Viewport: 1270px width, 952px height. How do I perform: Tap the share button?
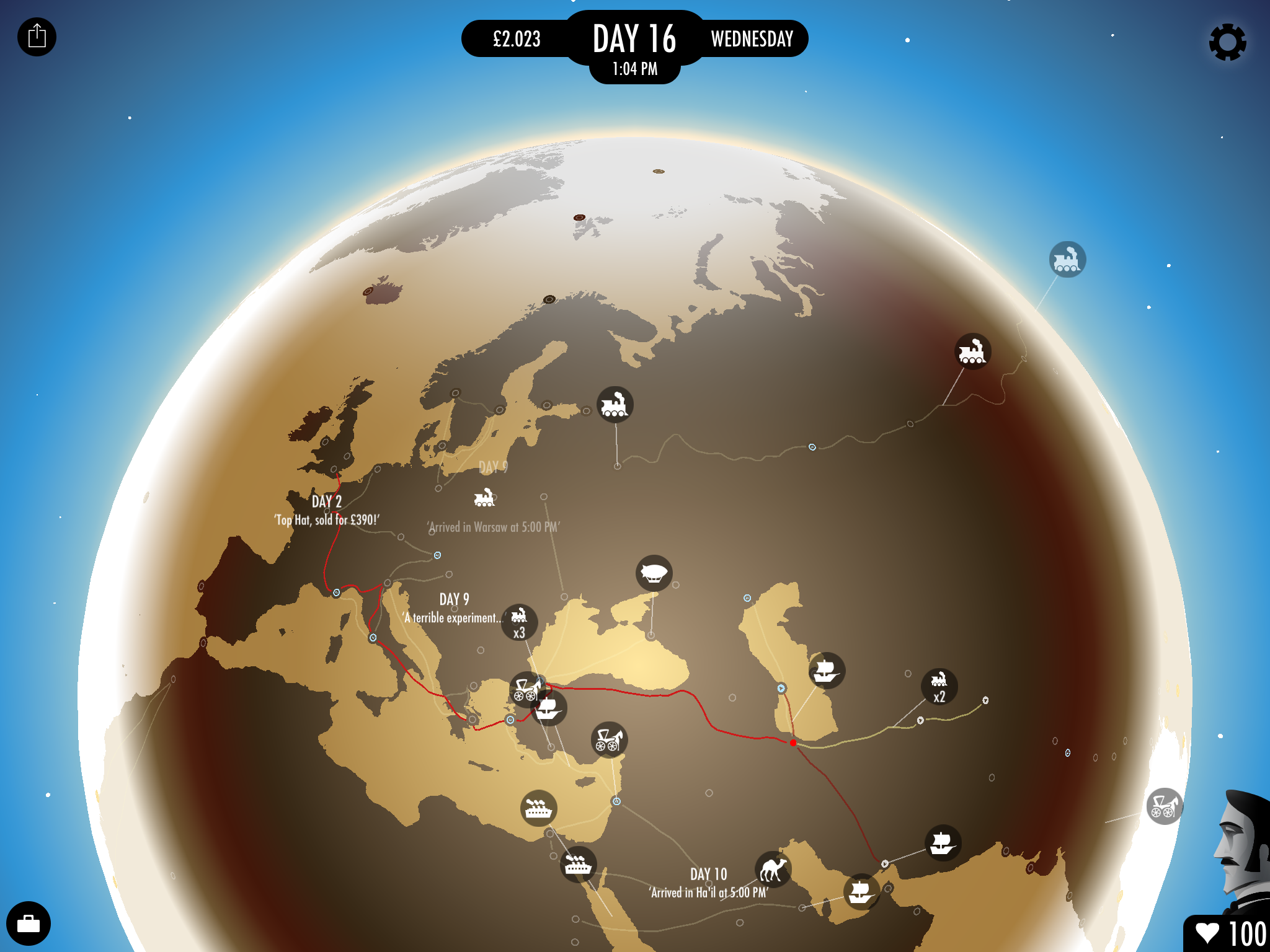37,37
